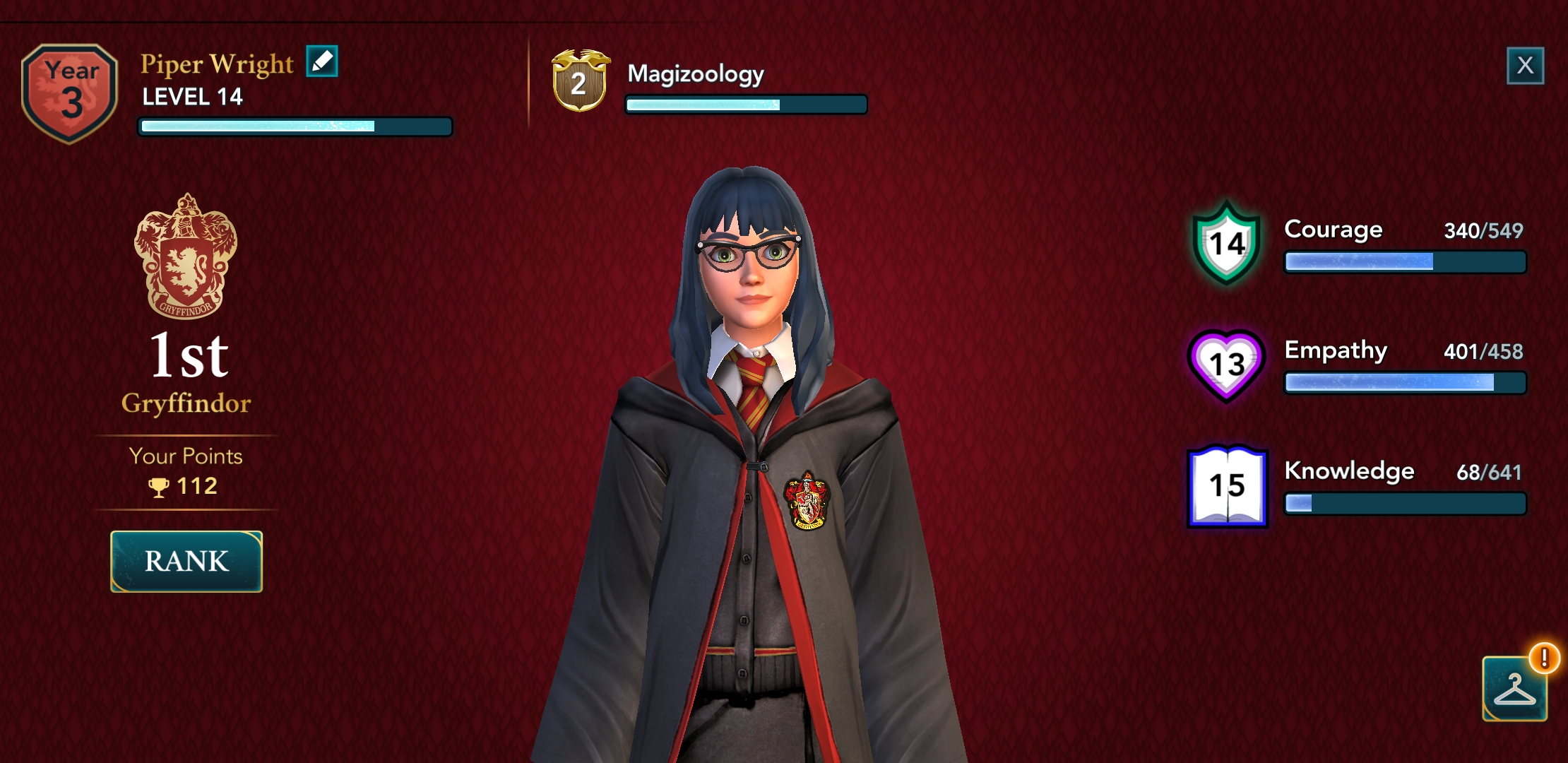The height and width of the screenshot is (763, 1568).
Task: Tap the Year 3 badge
Action: tap(69, 93)
